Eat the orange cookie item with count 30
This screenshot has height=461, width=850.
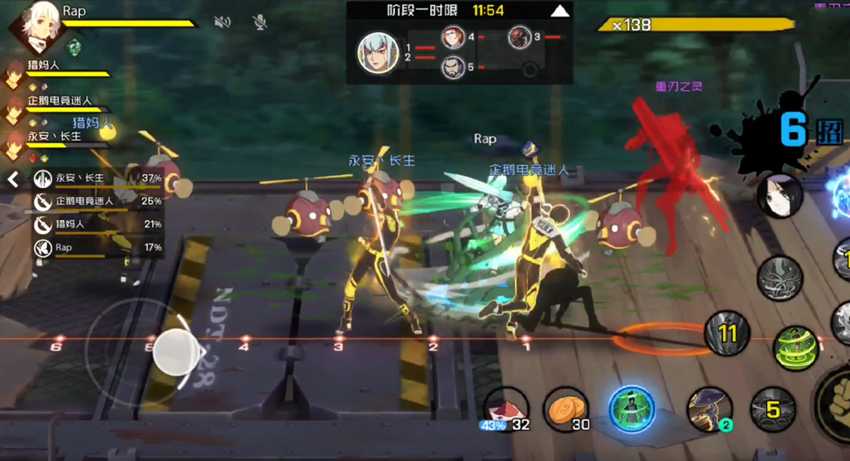coord(566,408)
